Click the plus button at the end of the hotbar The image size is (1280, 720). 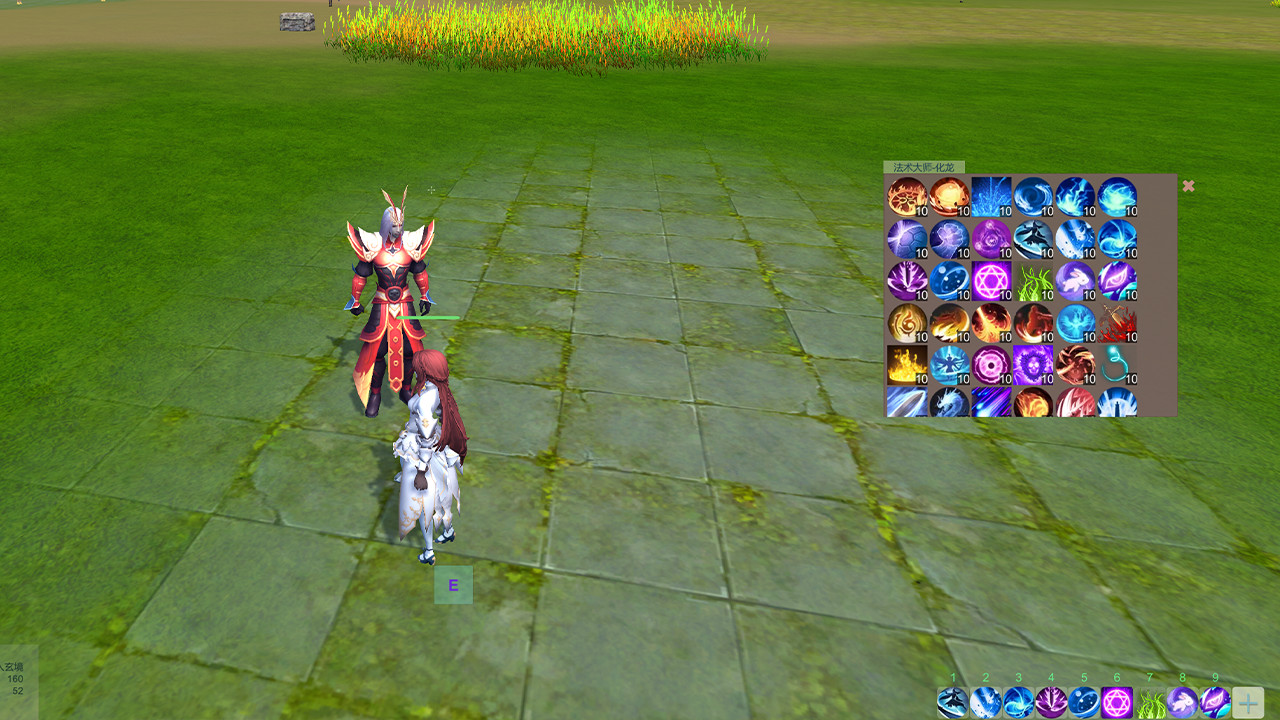click(x=1246, y=701)
